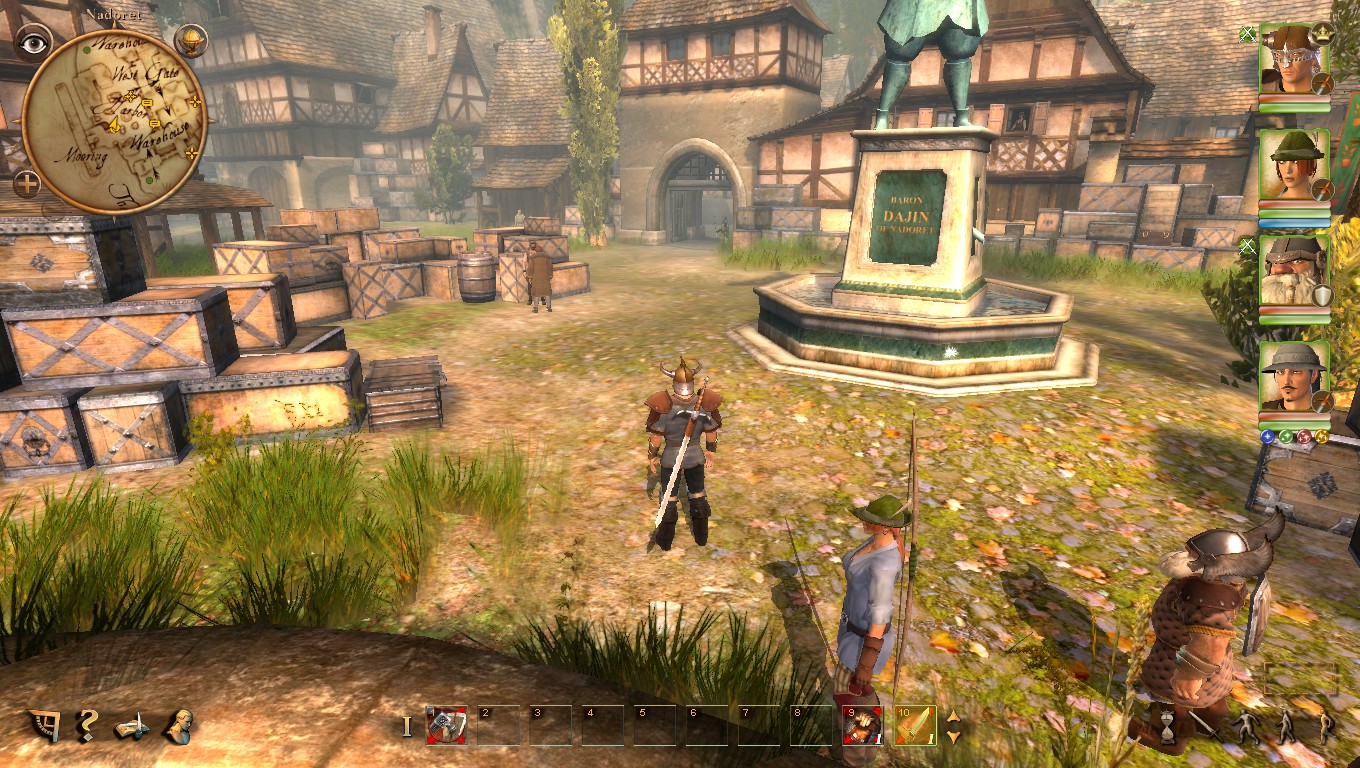Select the horned-helmet masked hero portrait

coord(1294,60)
